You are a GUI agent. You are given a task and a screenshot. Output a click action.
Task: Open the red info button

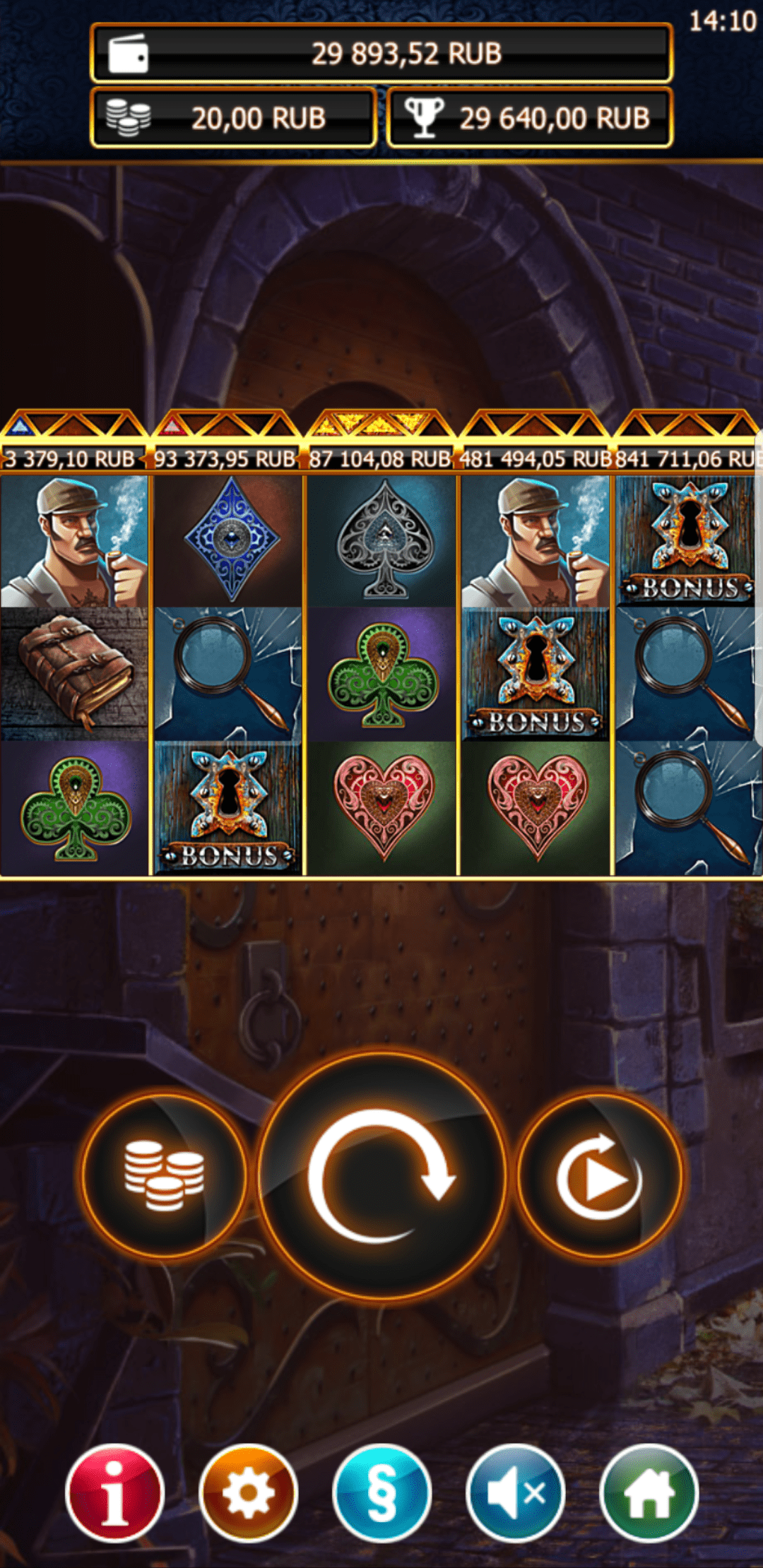114,1493
